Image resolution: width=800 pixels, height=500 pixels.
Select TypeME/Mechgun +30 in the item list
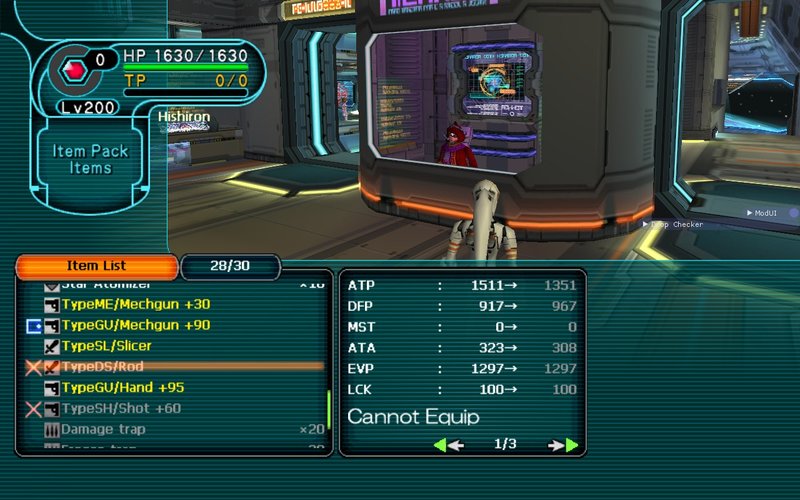[x=135, y=304]
